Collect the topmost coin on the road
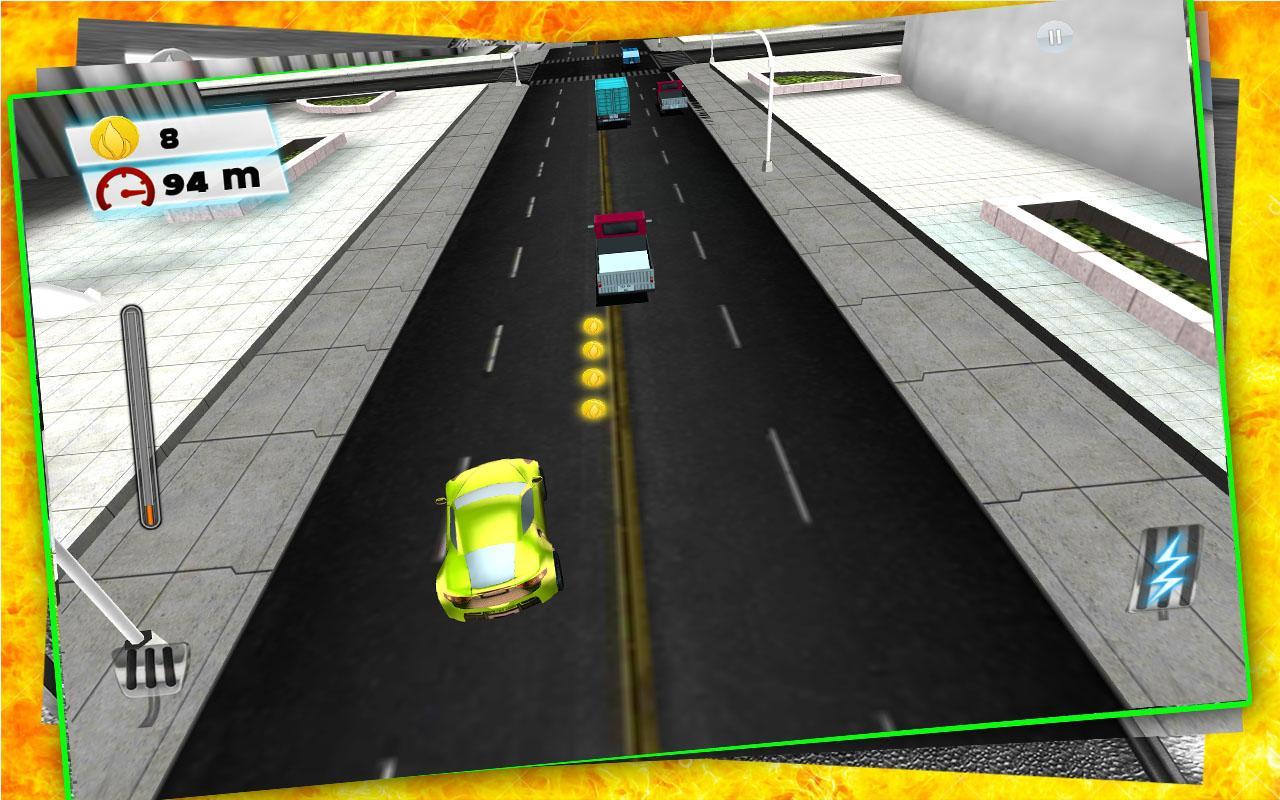The width and height of the screenshot is (1280, 800). click(592, 328)
